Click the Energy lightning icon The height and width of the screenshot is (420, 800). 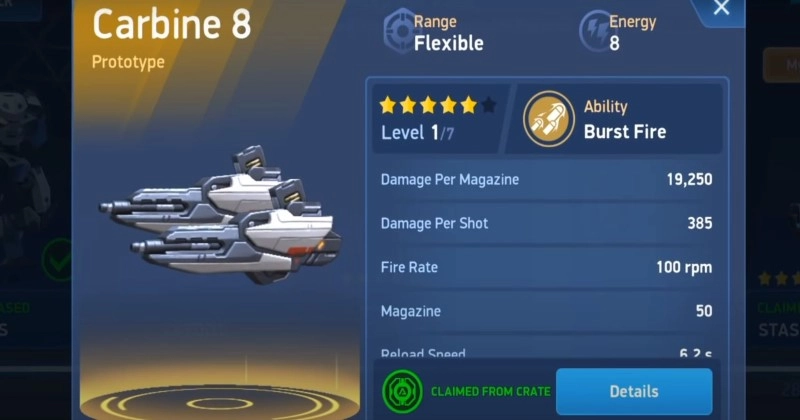pos(596,31)
